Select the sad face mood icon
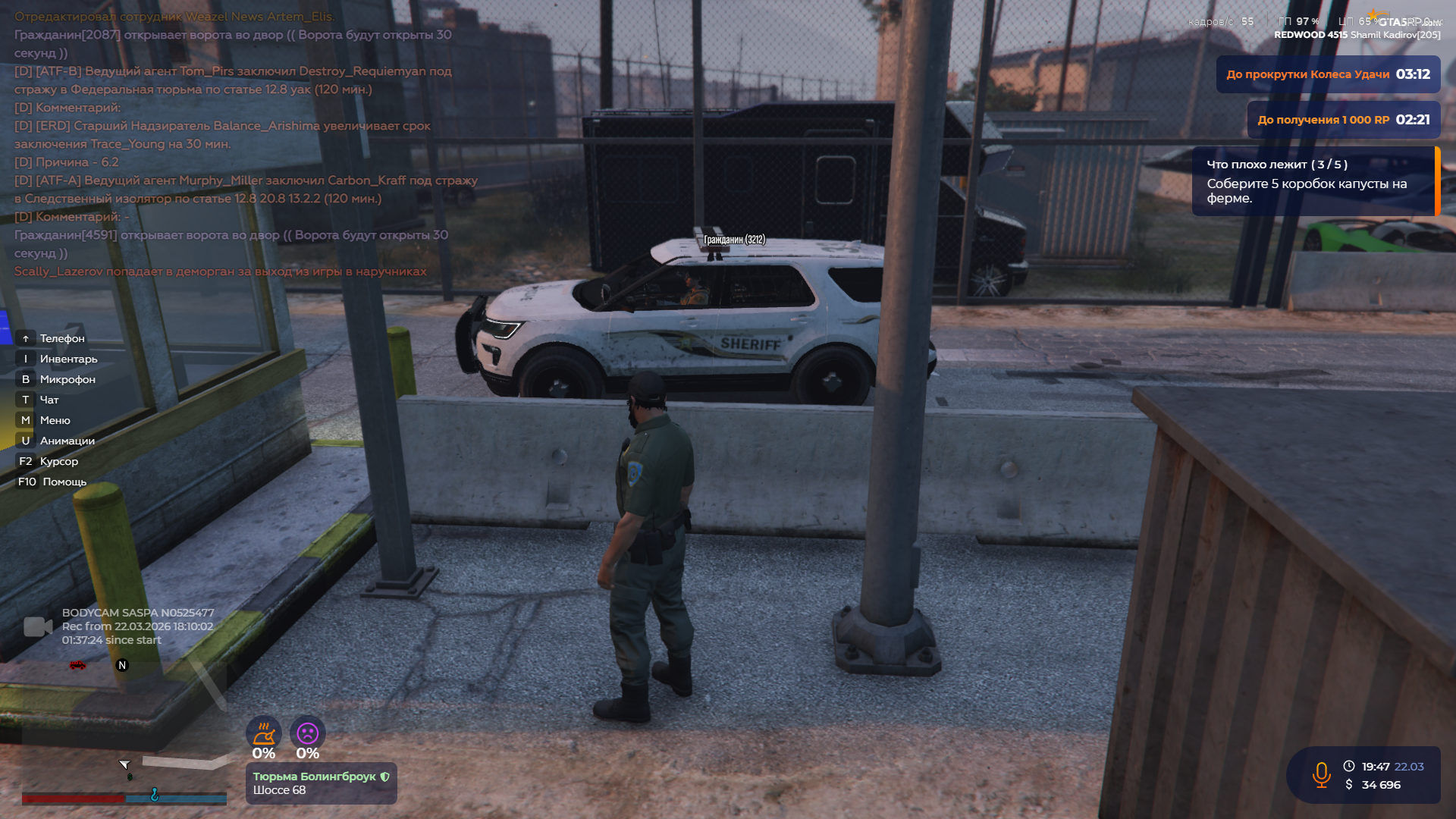1456x819 pixels. 307,733
